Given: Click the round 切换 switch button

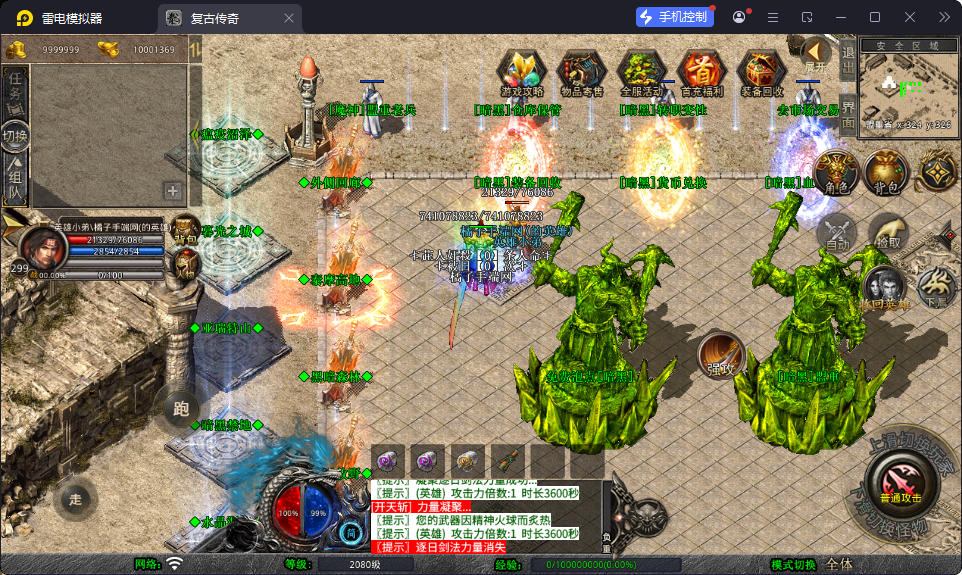Looking at the screenshot, I should coord(15,135).
